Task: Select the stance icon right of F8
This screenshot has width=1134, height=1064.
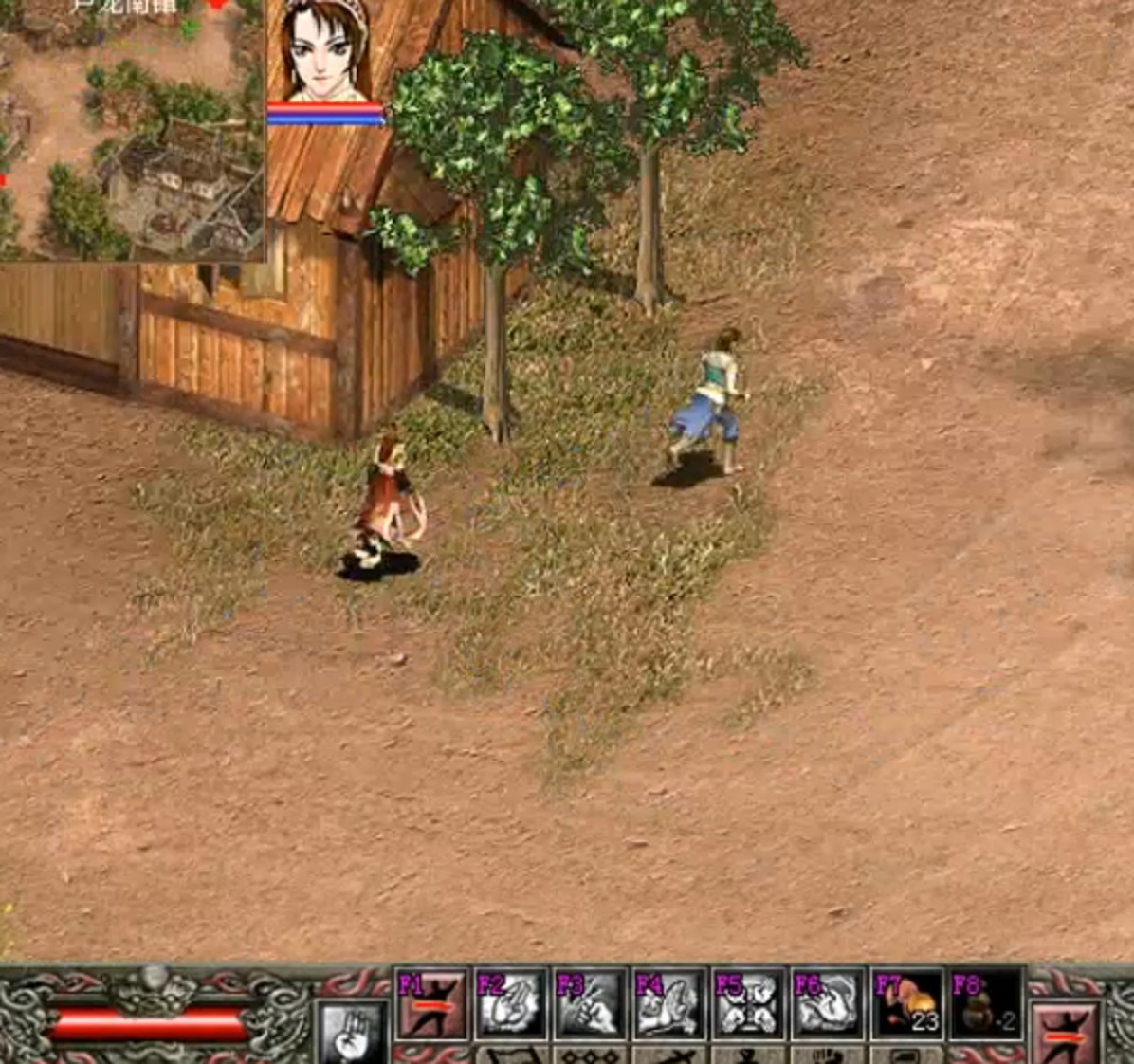Action: click(1067, 1033)
